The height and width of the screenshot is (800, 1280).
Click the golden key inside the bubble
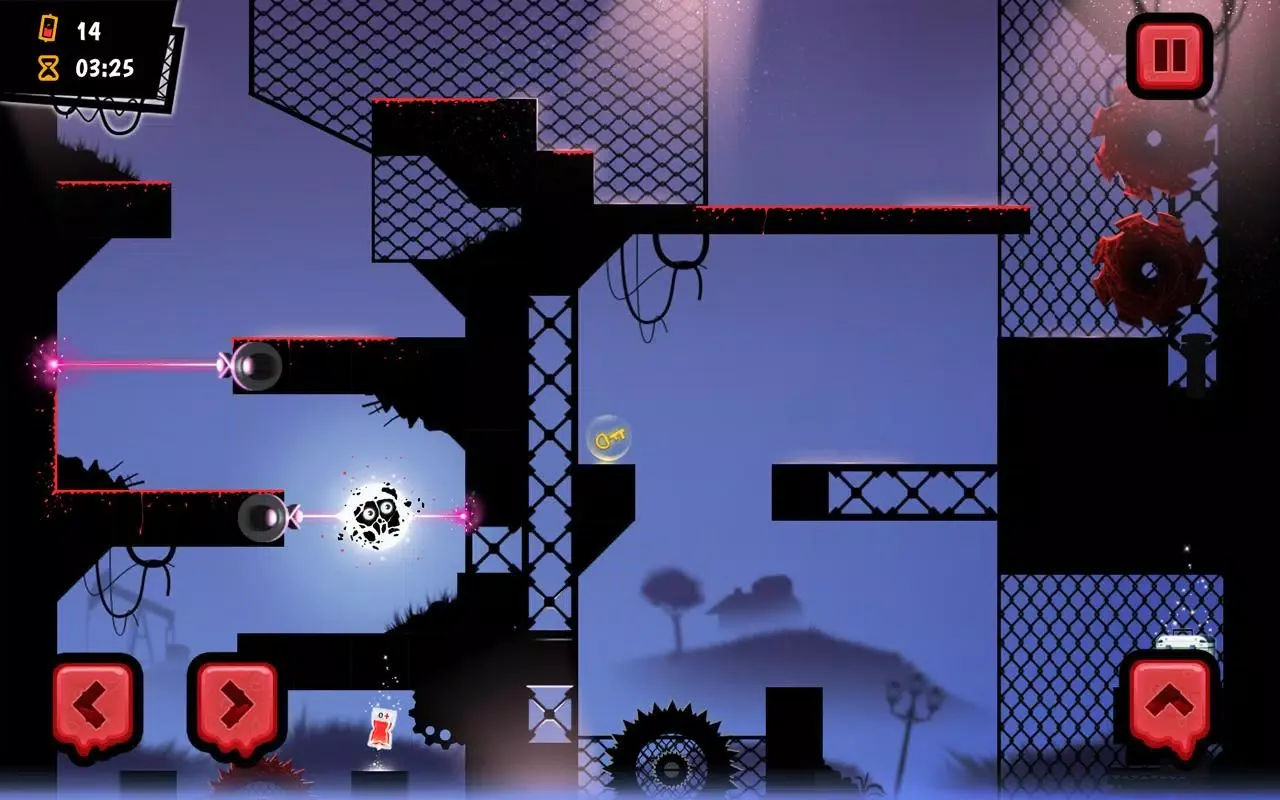(609, 437)
